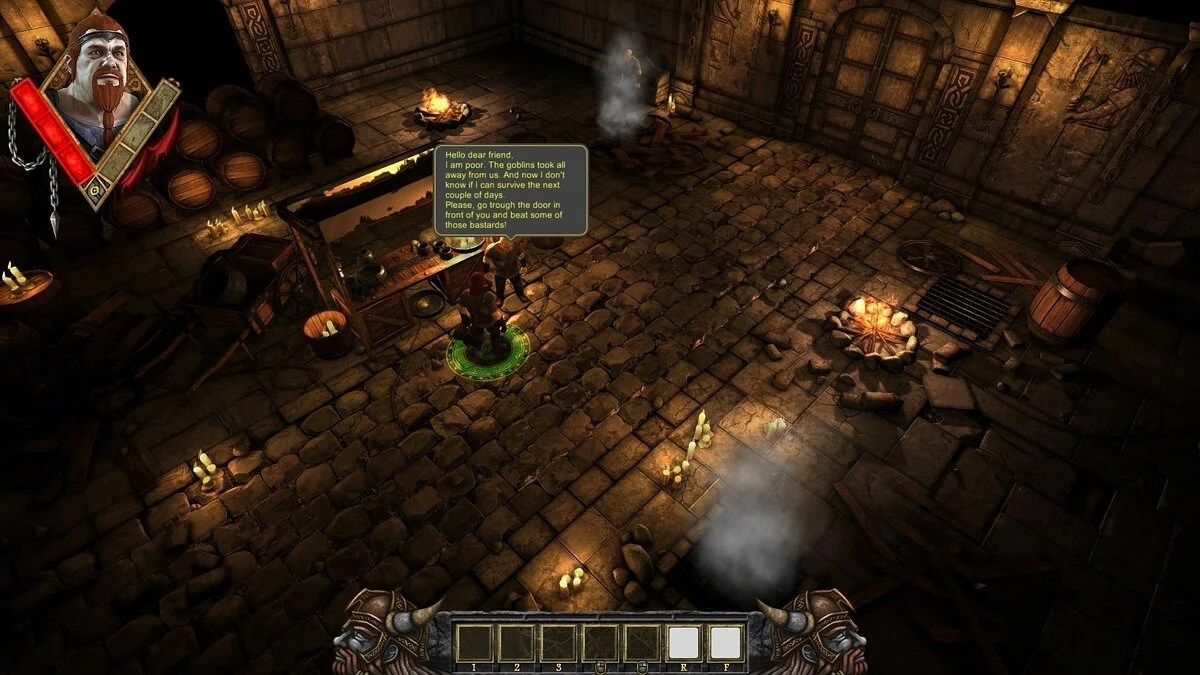Select the white skill slot labeled R

click(684, 642)
